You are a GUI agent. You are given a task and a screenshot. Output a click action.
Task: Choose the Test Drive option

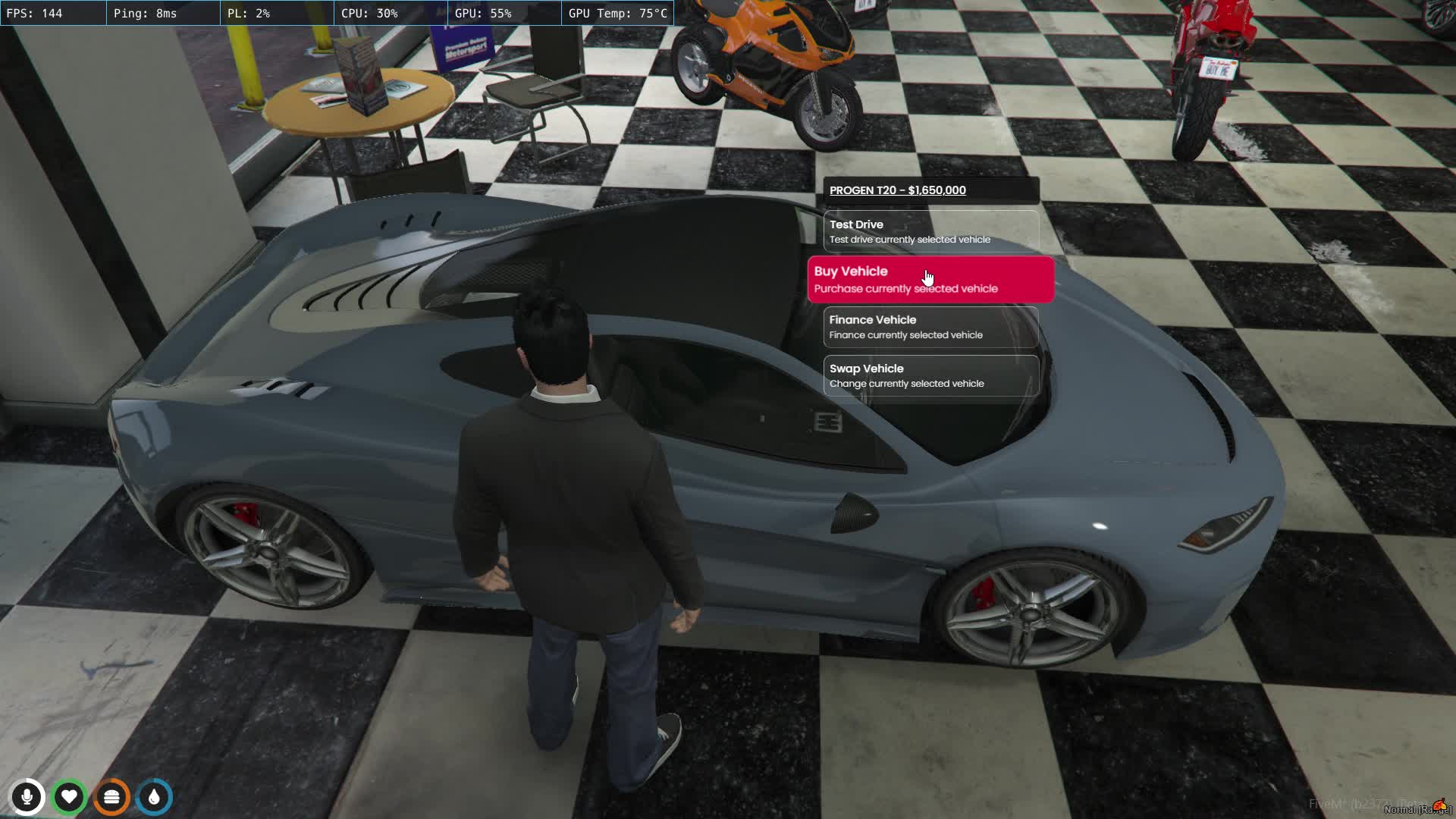(930, 231)
